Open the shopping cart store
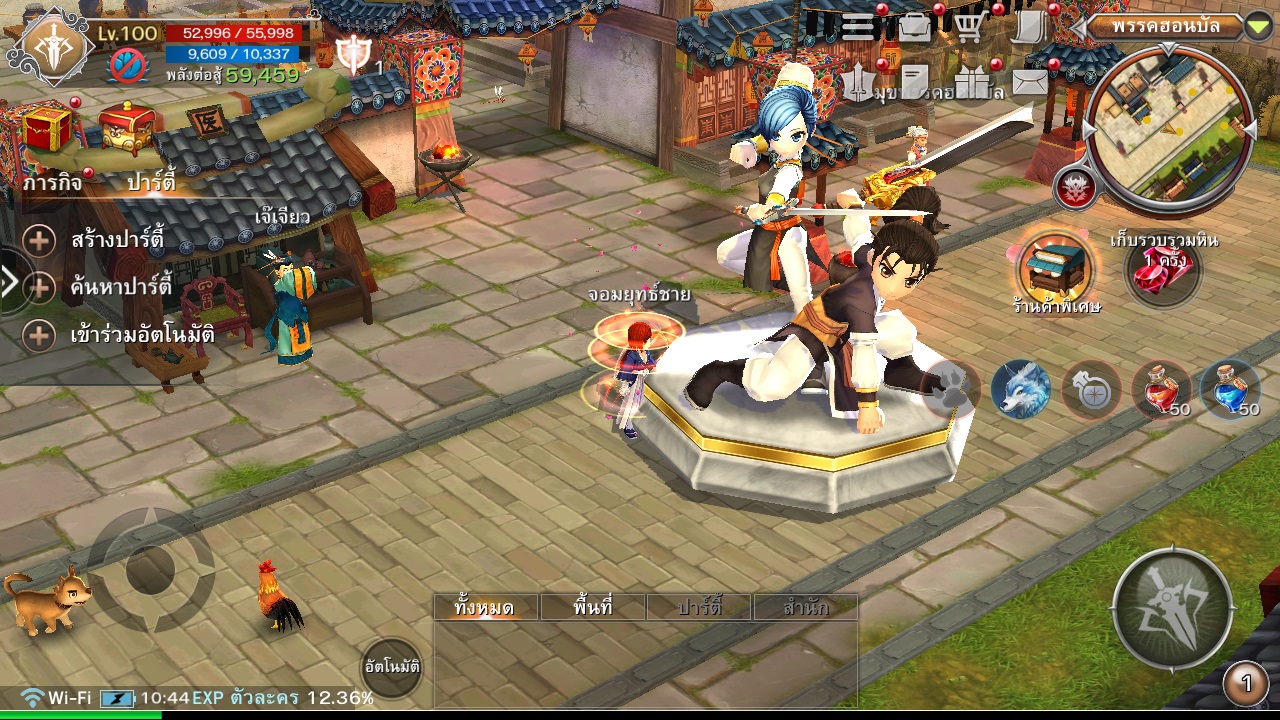 coord(968,27)
